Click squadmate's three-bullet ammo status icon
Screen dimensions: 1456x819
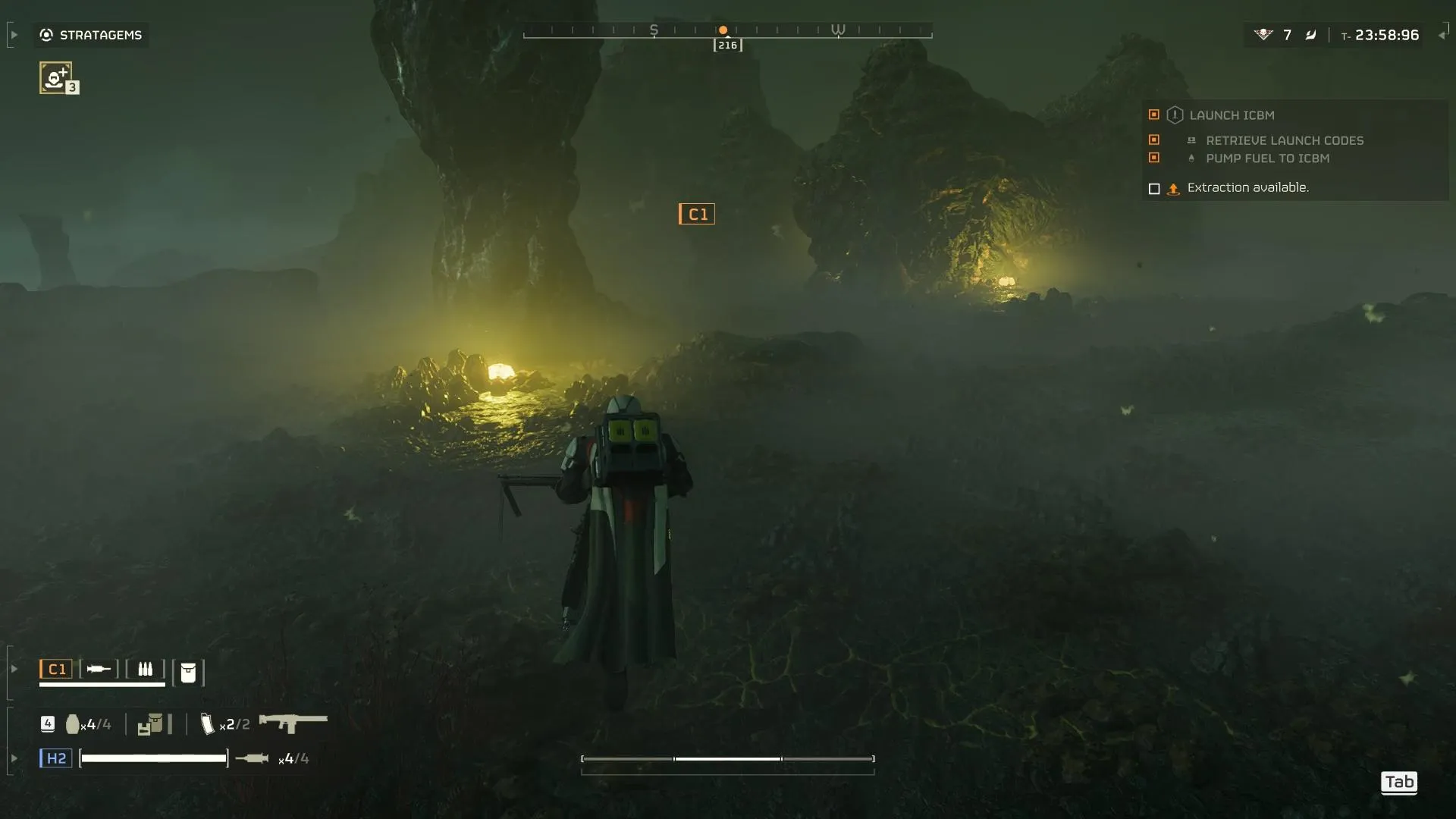click(145, 669)
